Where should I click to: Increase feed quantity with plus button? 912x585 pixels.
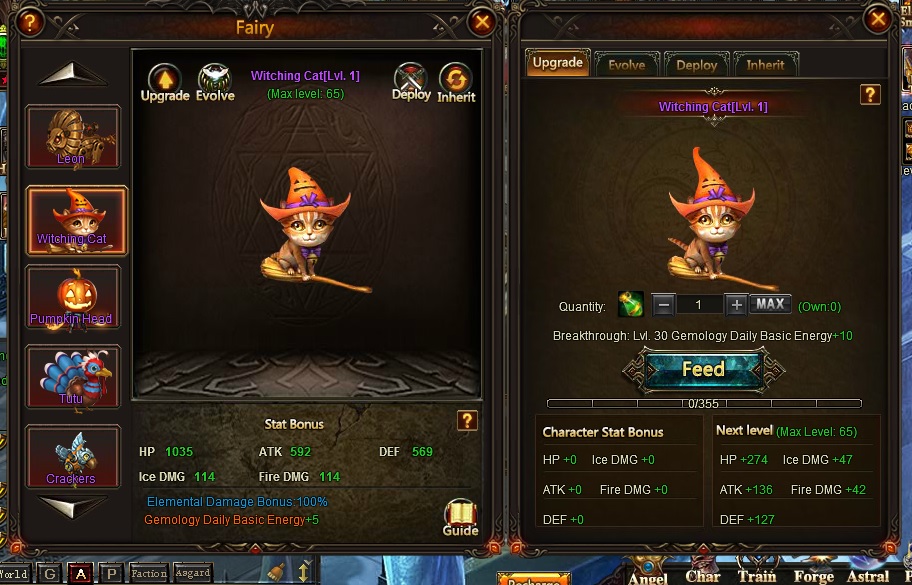point(737,304)
